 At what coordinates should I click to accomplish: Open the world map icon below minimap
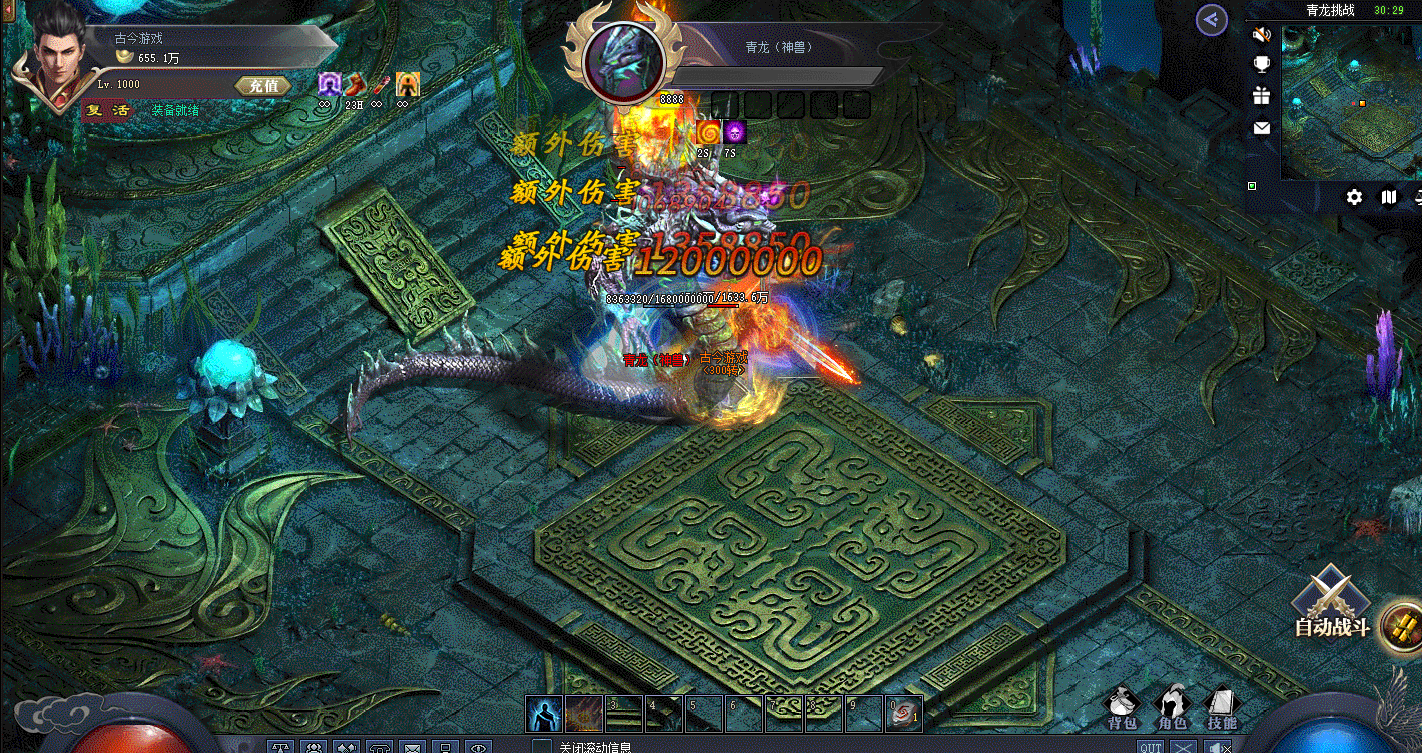pyautogui.click(x=1388, y=197)
